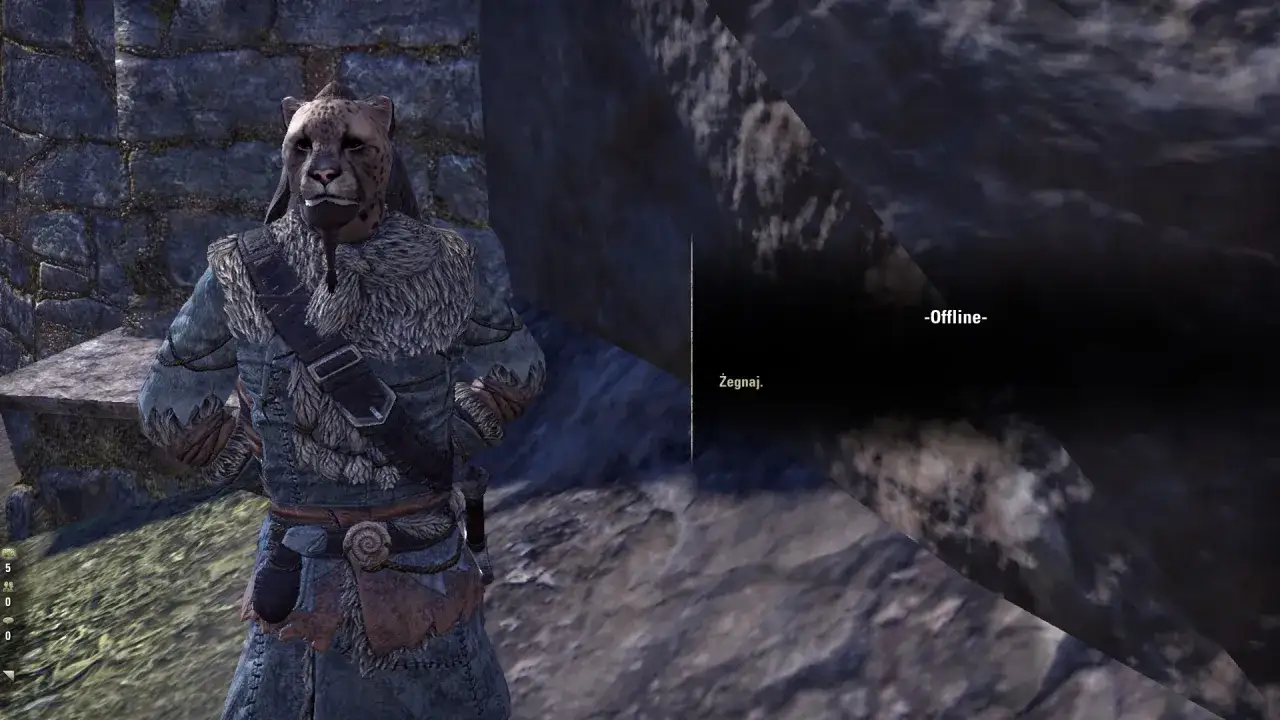Click the "-Offline-" NPC name header

[x=953, y=319]
